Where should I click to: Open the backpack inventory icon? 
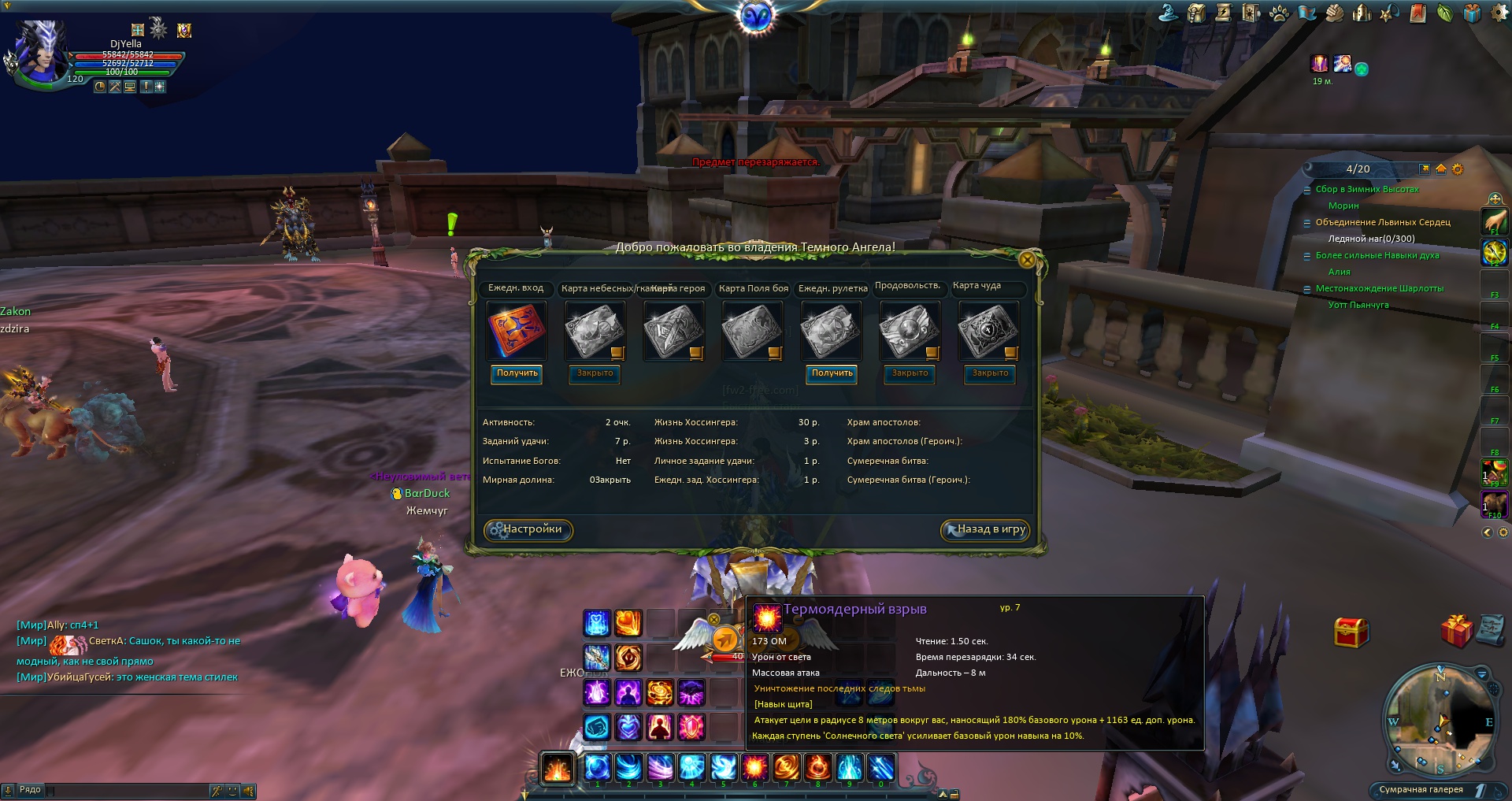coord(1197,13)
